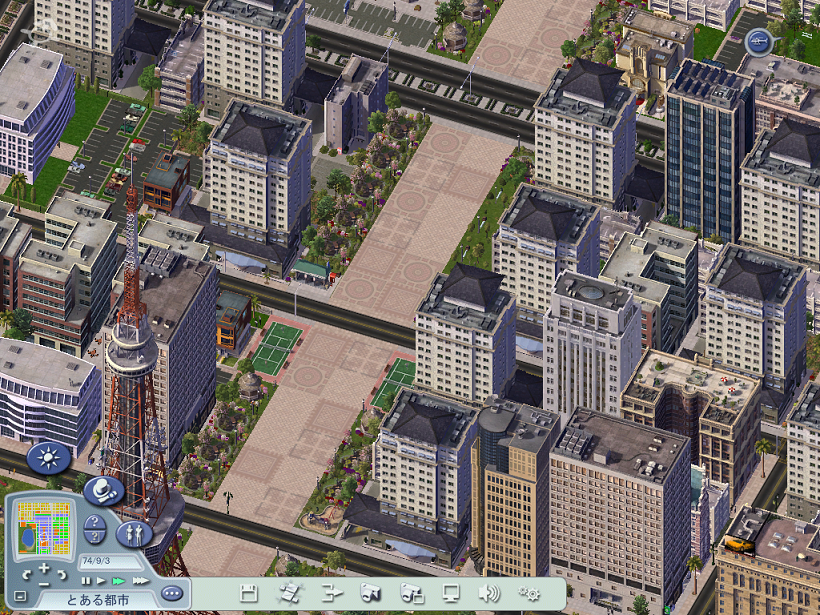The image size is (820, 615).
Task: Set simulation to triple-arrow fastest speed
Action: click(140, 580)
